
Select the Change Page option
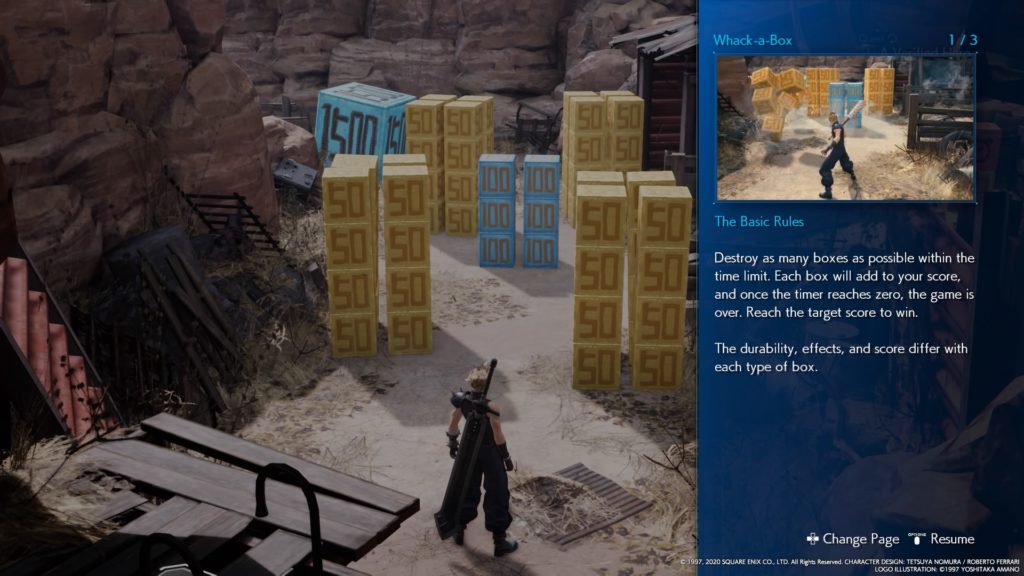[853, 539]
